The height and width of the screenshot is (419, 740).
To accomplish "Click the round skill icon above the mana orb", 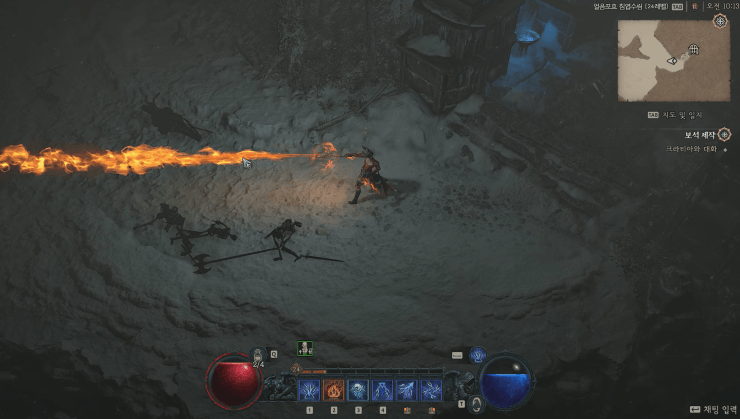I will [x=477, y=354].
